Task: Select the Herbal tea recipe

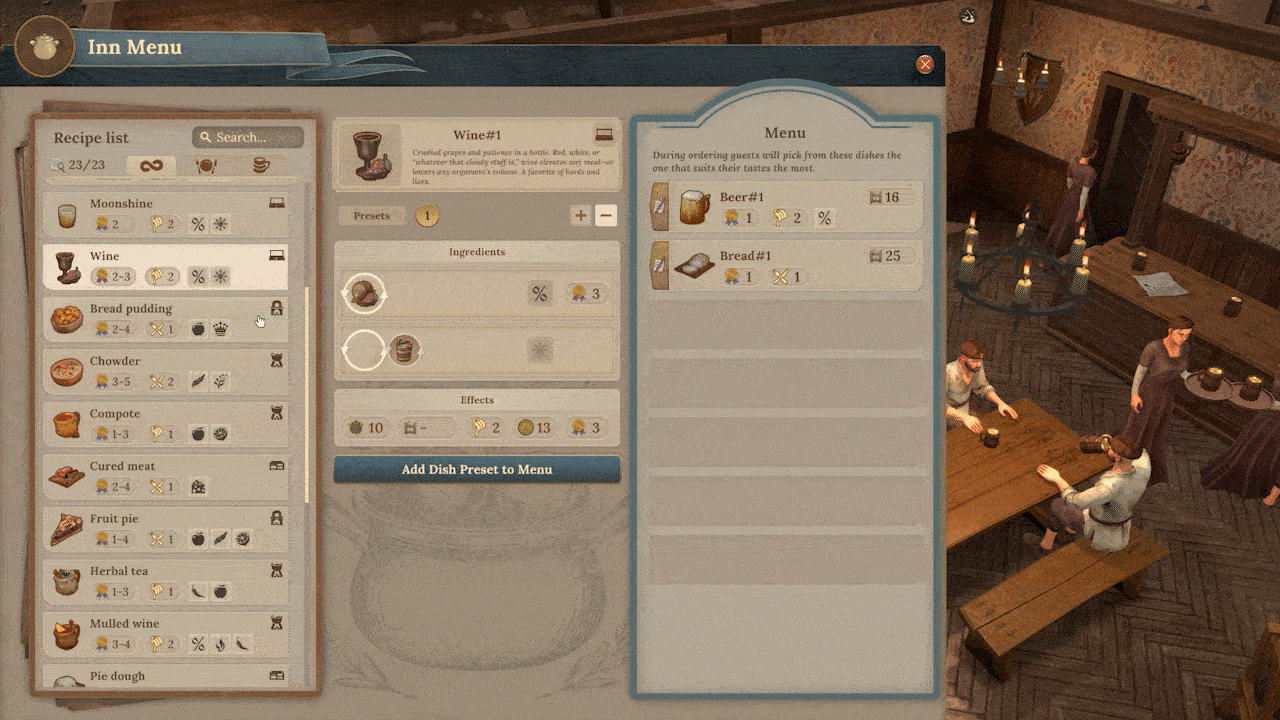Action: [167, 581]
